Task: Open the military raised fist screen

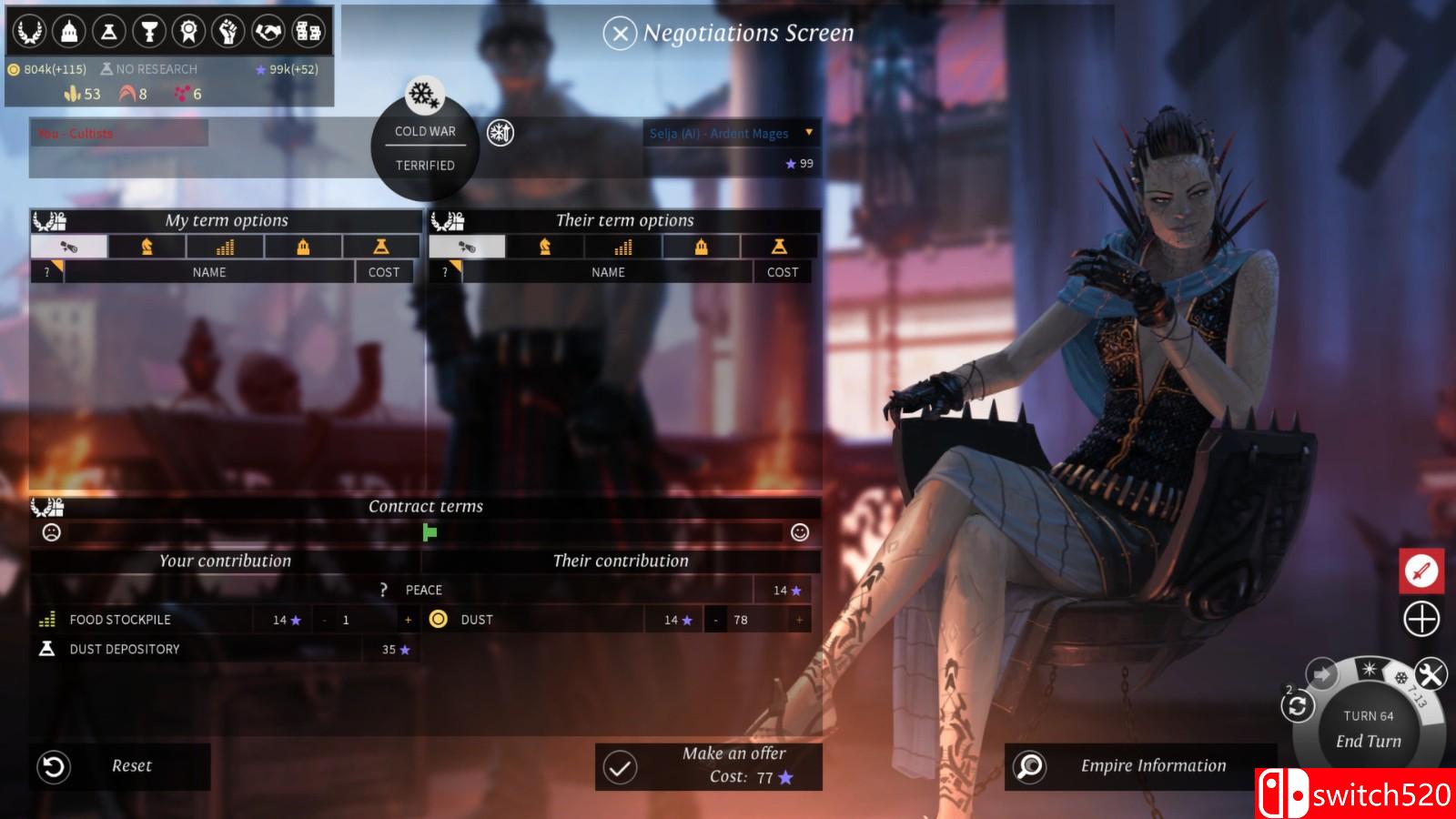Action: (228, 32)
